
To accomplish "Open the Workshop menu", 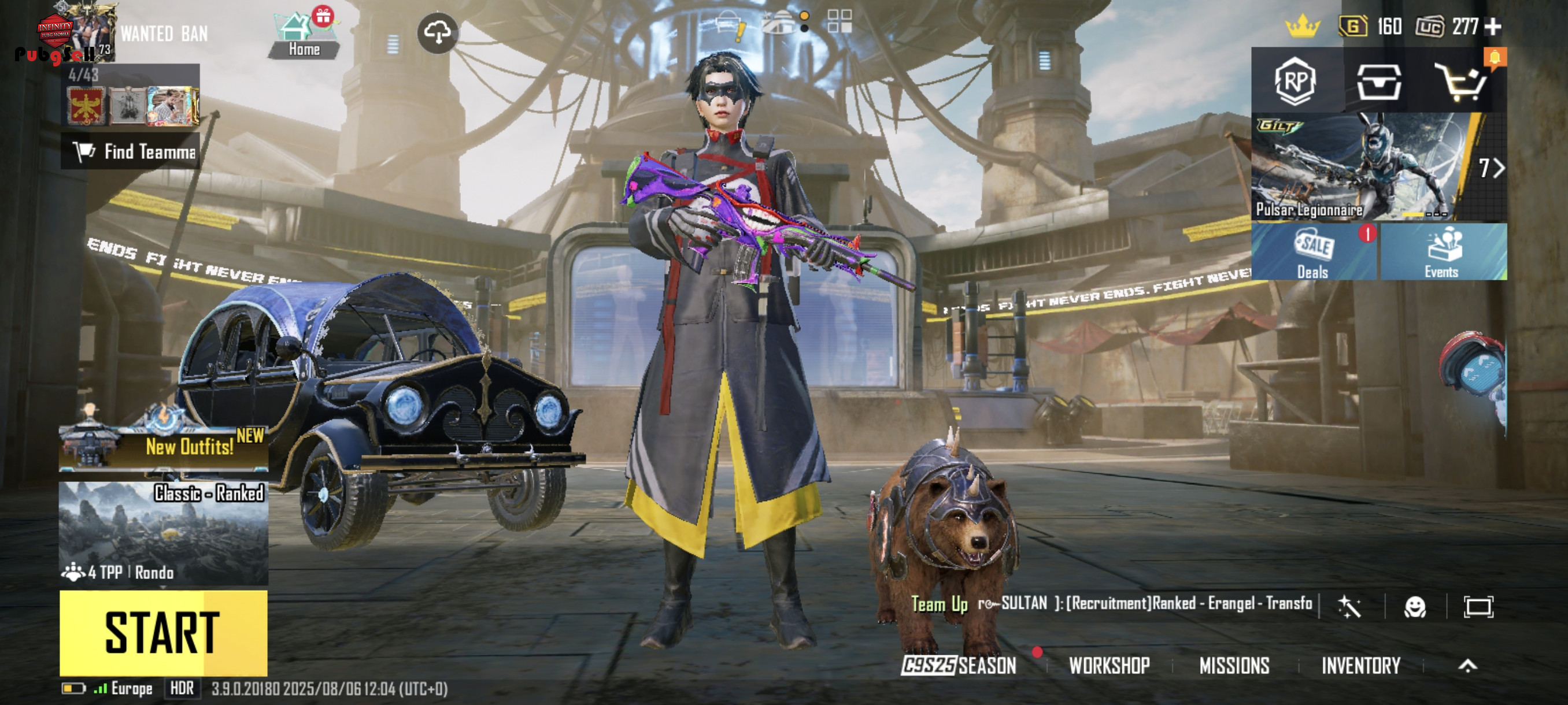I will [x=1109, y=666].
